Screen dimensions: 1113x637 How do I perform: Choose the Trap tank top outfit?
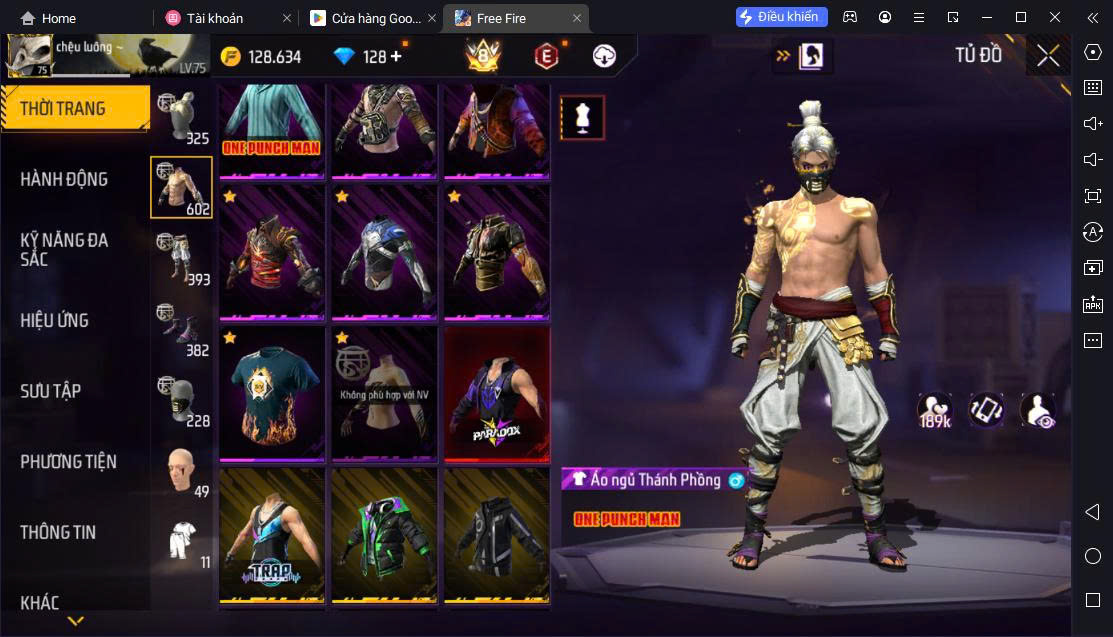tap(272, 537)
